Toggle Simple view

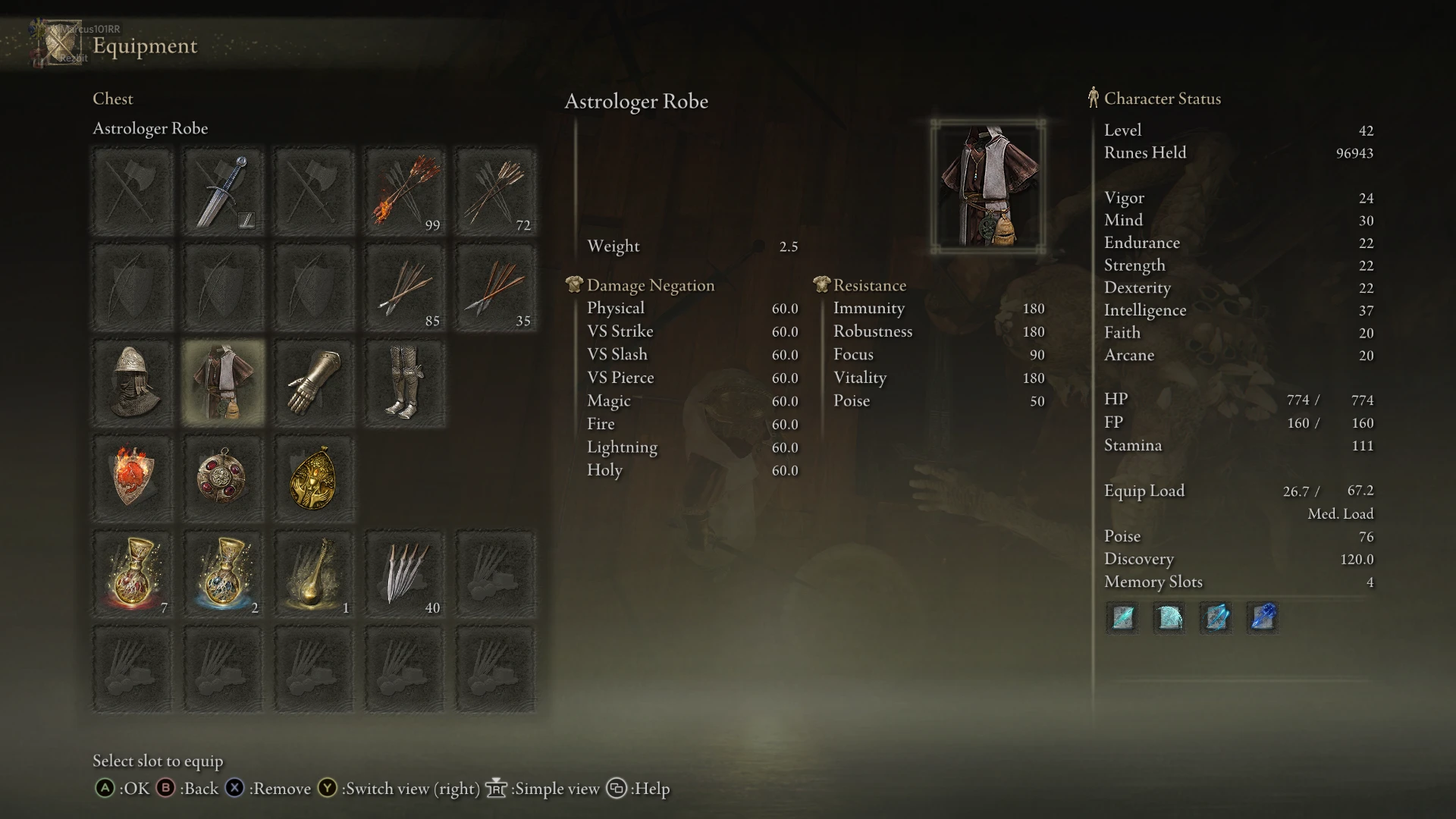[x=550, y=789]
